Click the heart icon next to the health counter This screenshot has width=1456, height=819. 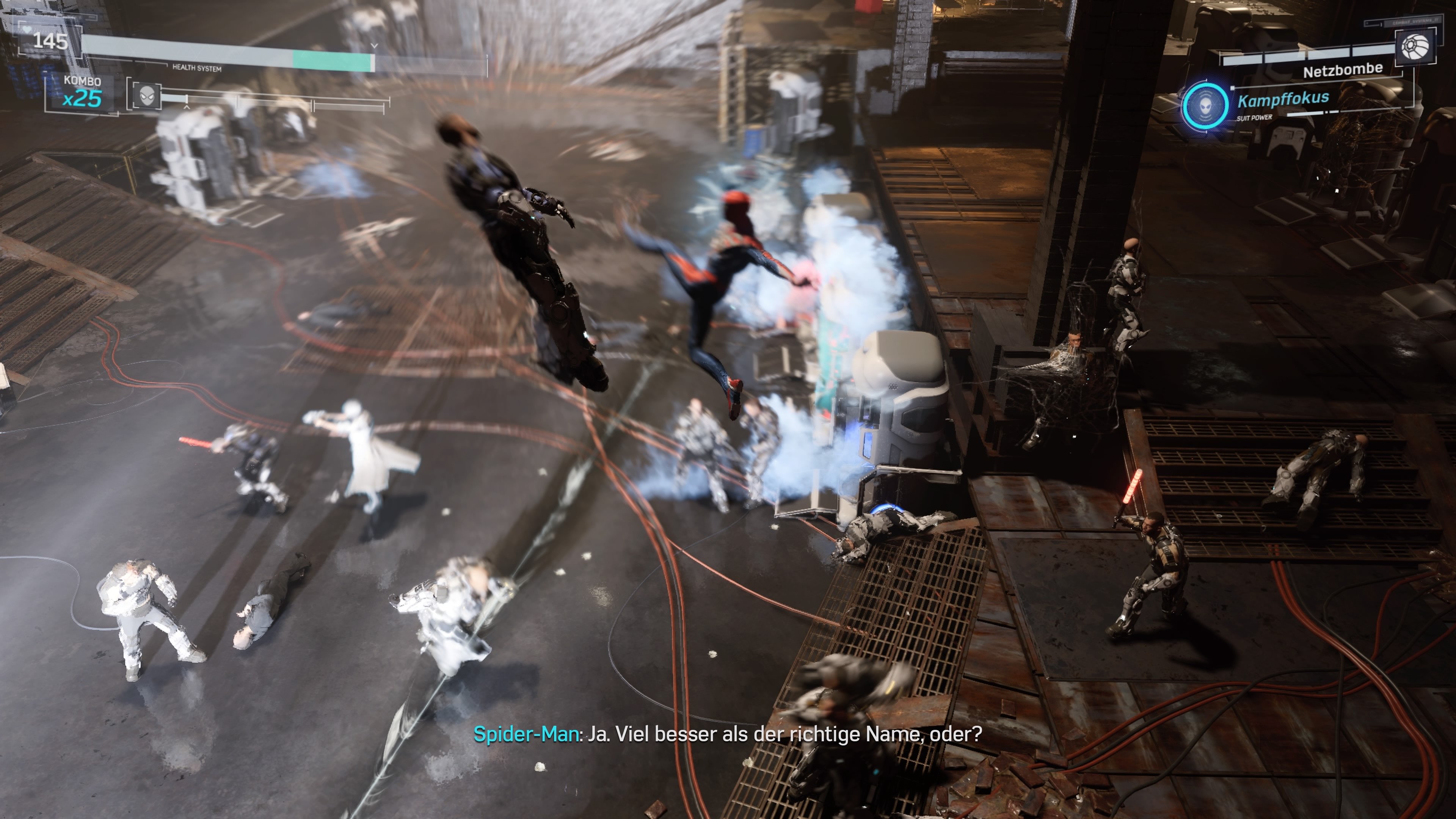click(27, 30)
